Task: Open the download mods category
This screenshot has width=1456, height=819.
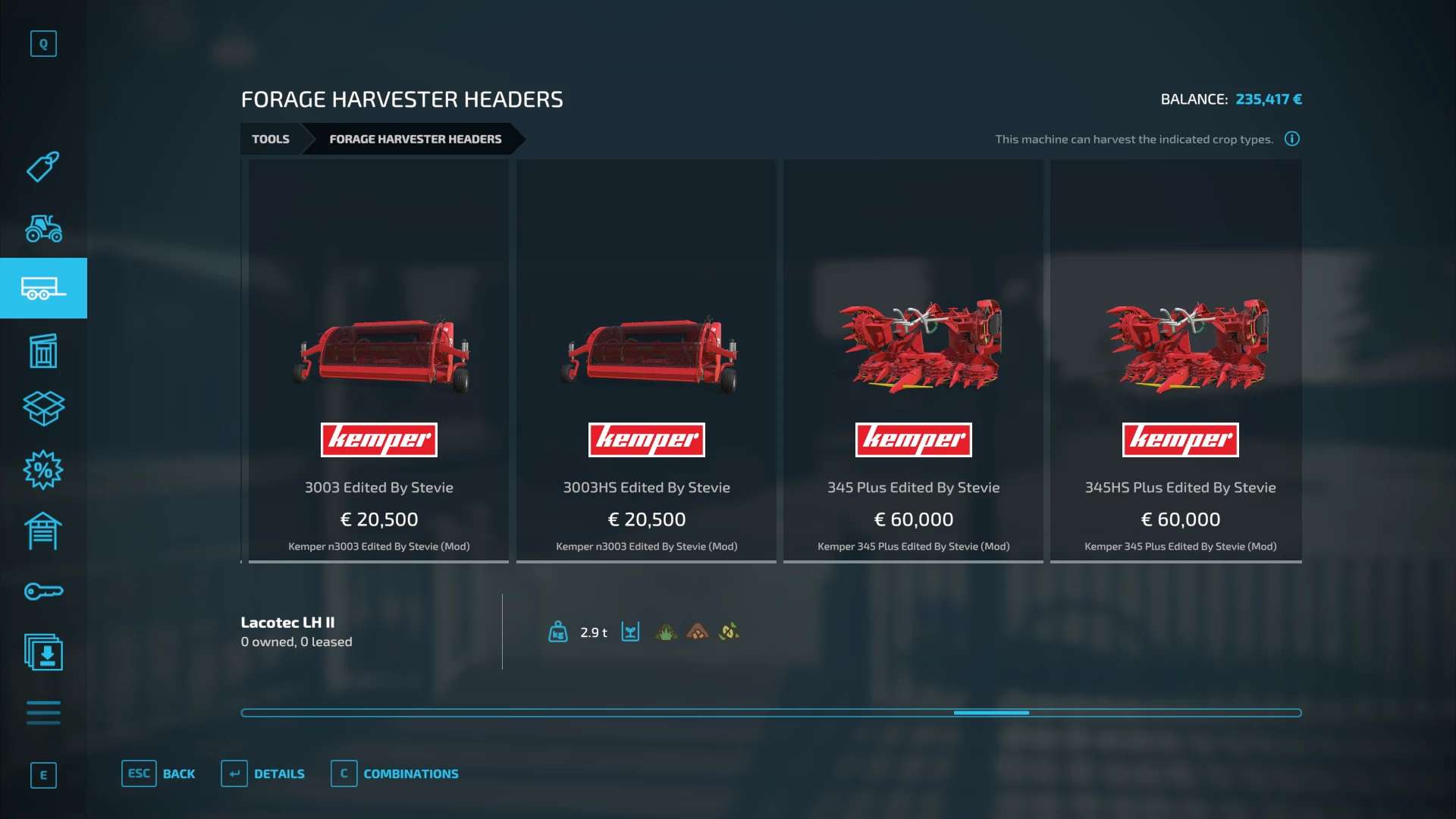Action: 43,652
